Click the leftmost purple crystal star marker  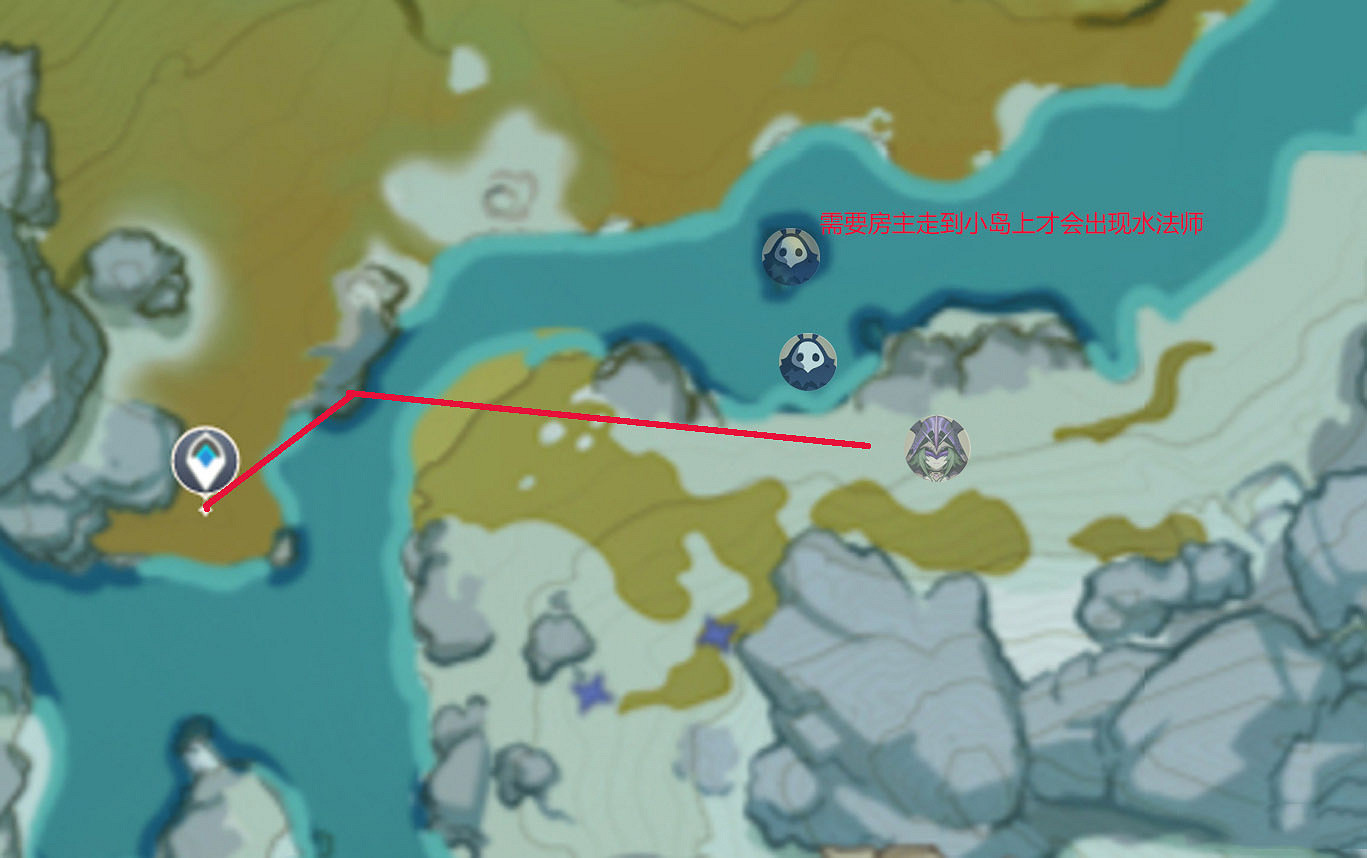click(x=592, y=695)
